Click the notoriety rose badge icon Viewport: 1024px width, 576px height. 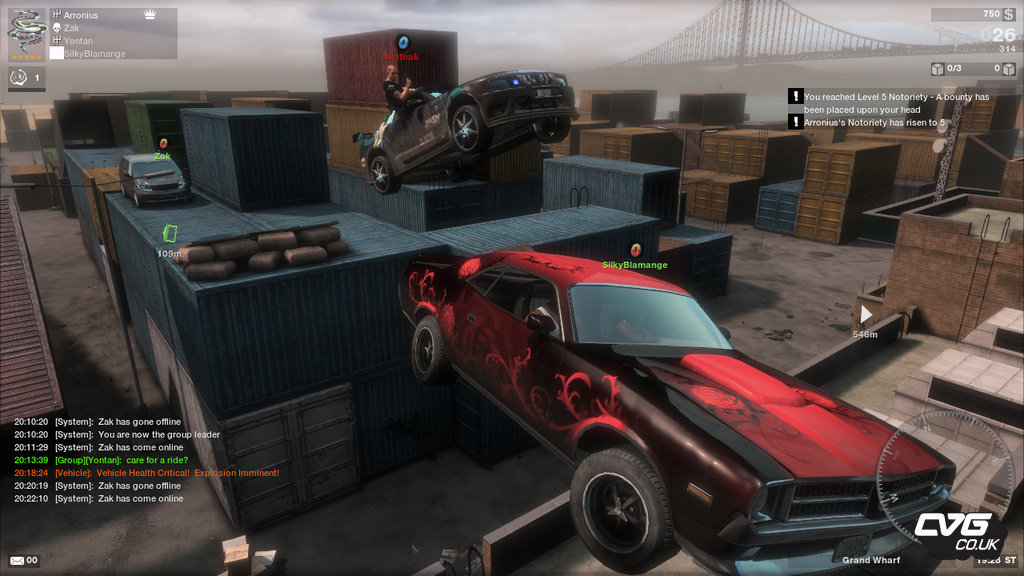[x=19, y=77]
